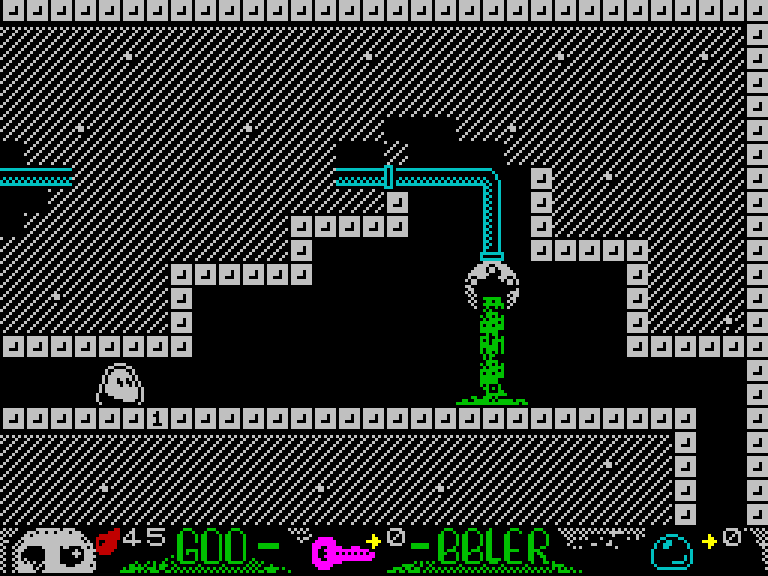Click the magenta key inventory icon
Image resolution: width=768 pixels, height=576 pixels.
[340, 551]
